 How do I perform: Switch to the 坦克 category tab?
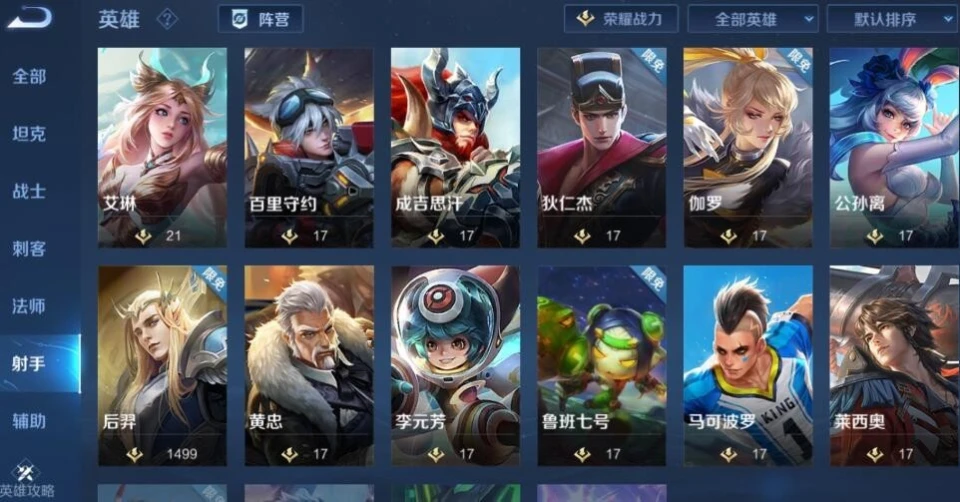(29, 134)
